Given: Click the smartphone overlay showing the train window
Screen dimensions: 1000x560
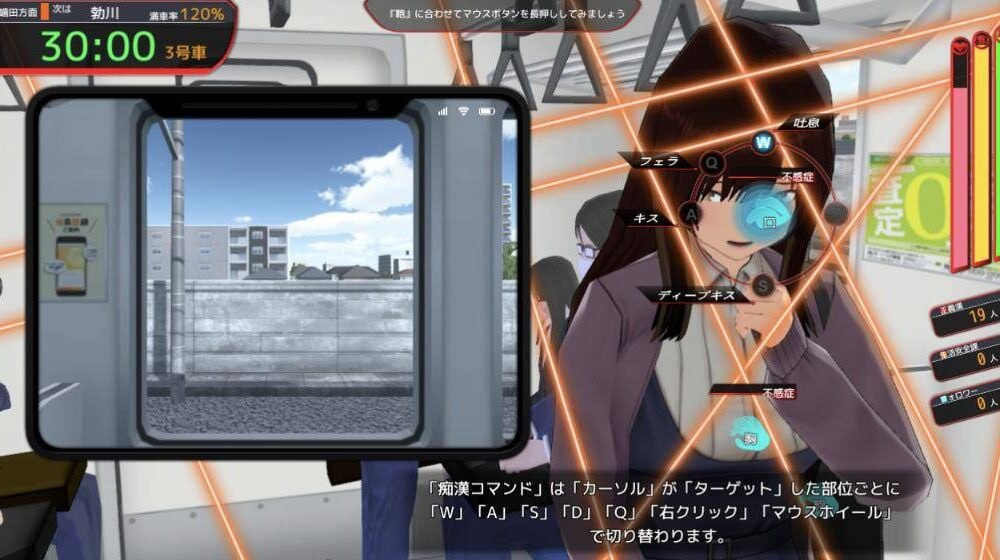Looking at the screenshot, I should click(278, 272).
